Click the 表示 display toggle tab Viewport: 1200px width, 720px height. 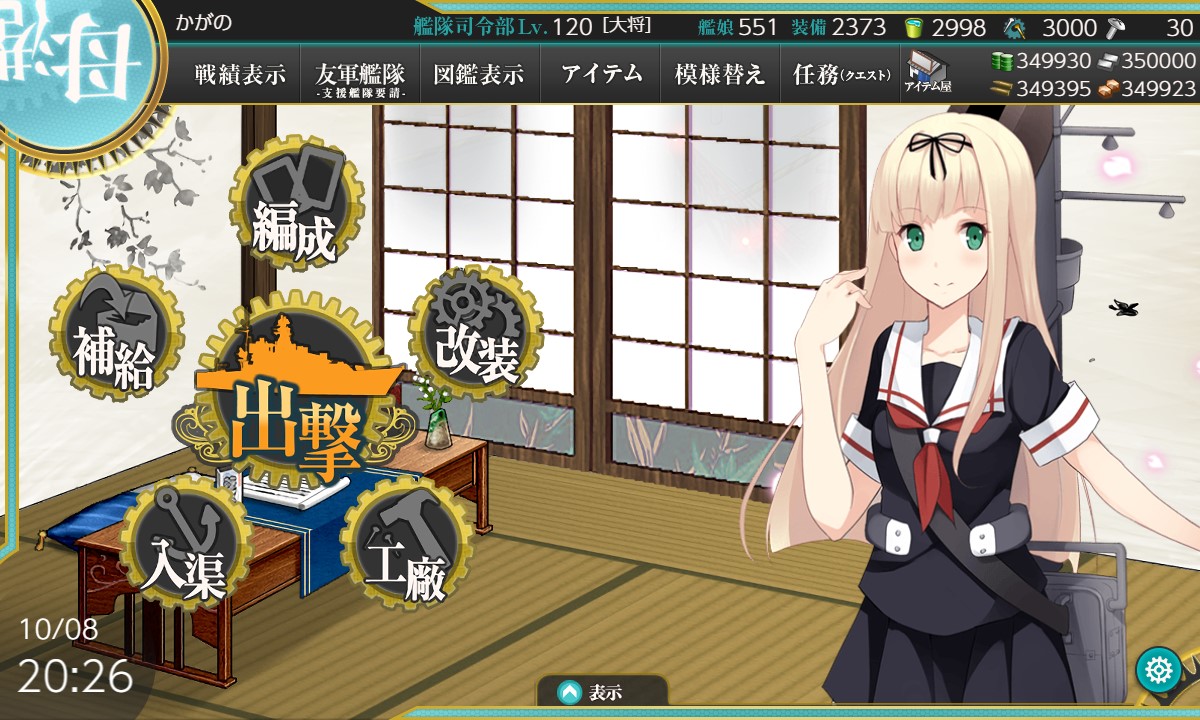coord(601,692)
